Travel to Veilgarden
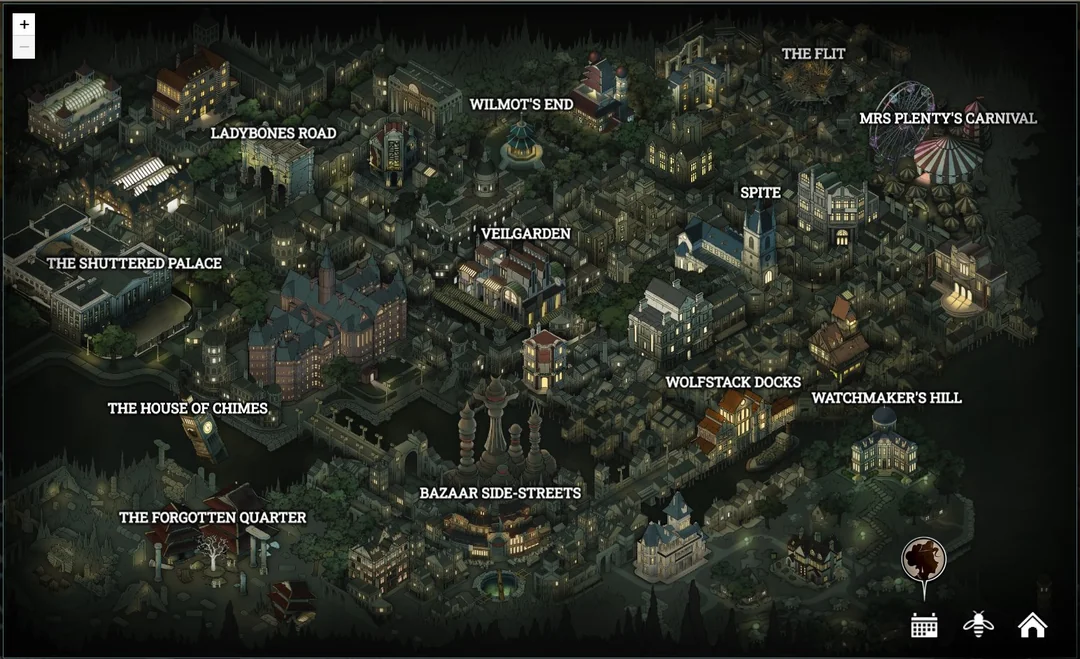 (x=525, y=234)
